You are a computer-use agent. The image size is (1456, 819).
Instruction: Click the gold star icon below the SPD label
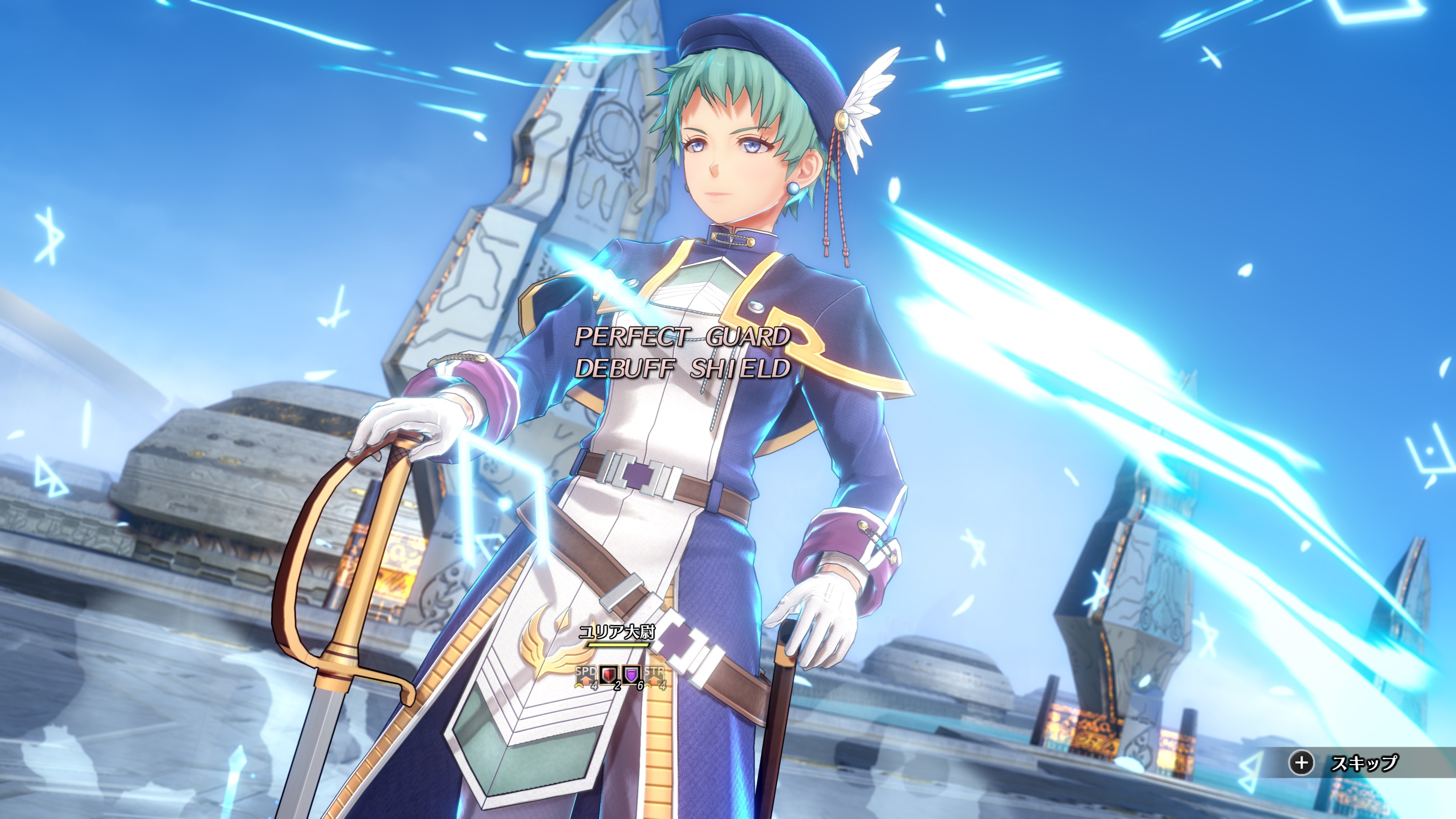coord(579,685)
